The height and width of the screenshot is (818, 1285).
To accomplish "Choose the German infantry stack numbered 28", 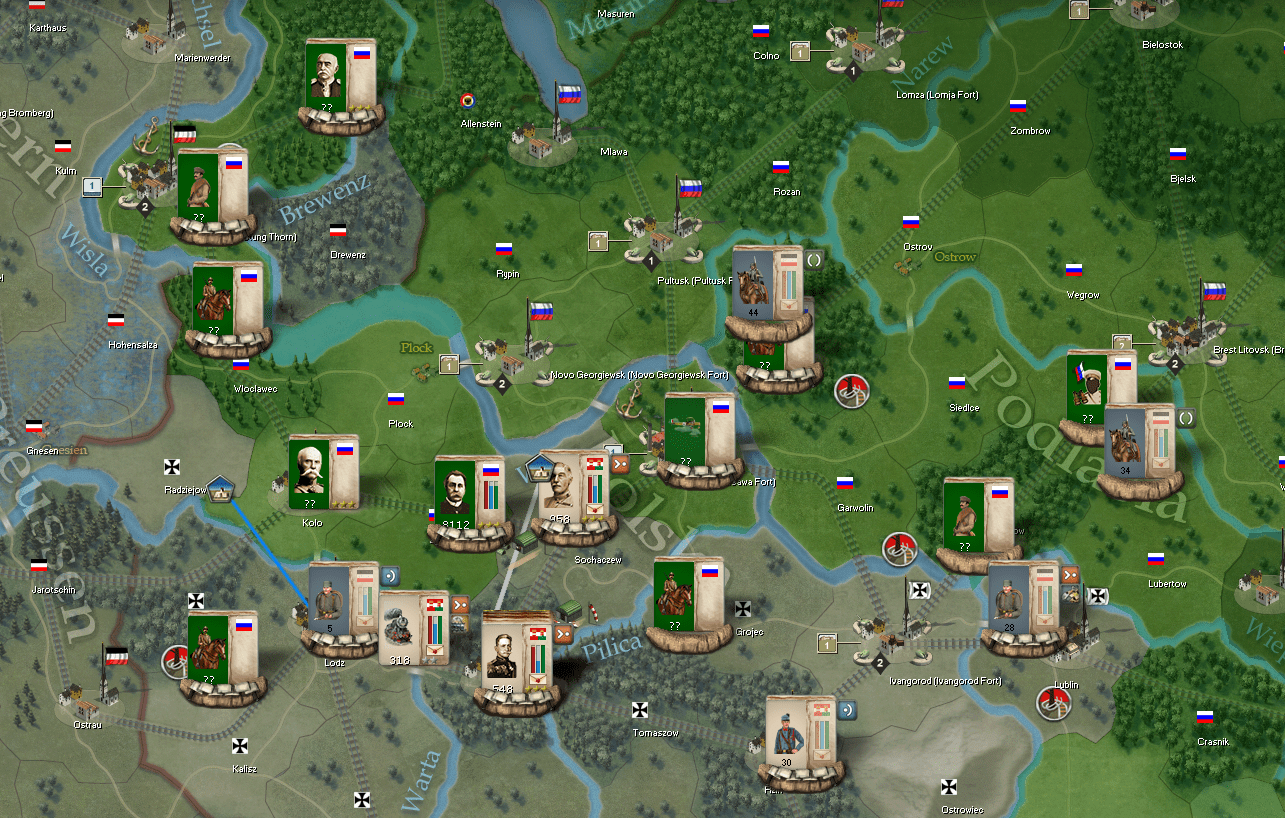I will pyautogui.click(x=1019, y=601).
